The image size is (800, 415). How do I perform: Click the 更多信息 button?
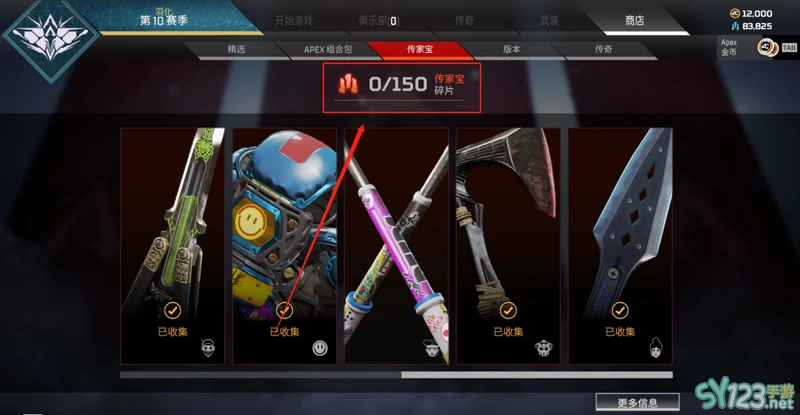click(637, 402)
